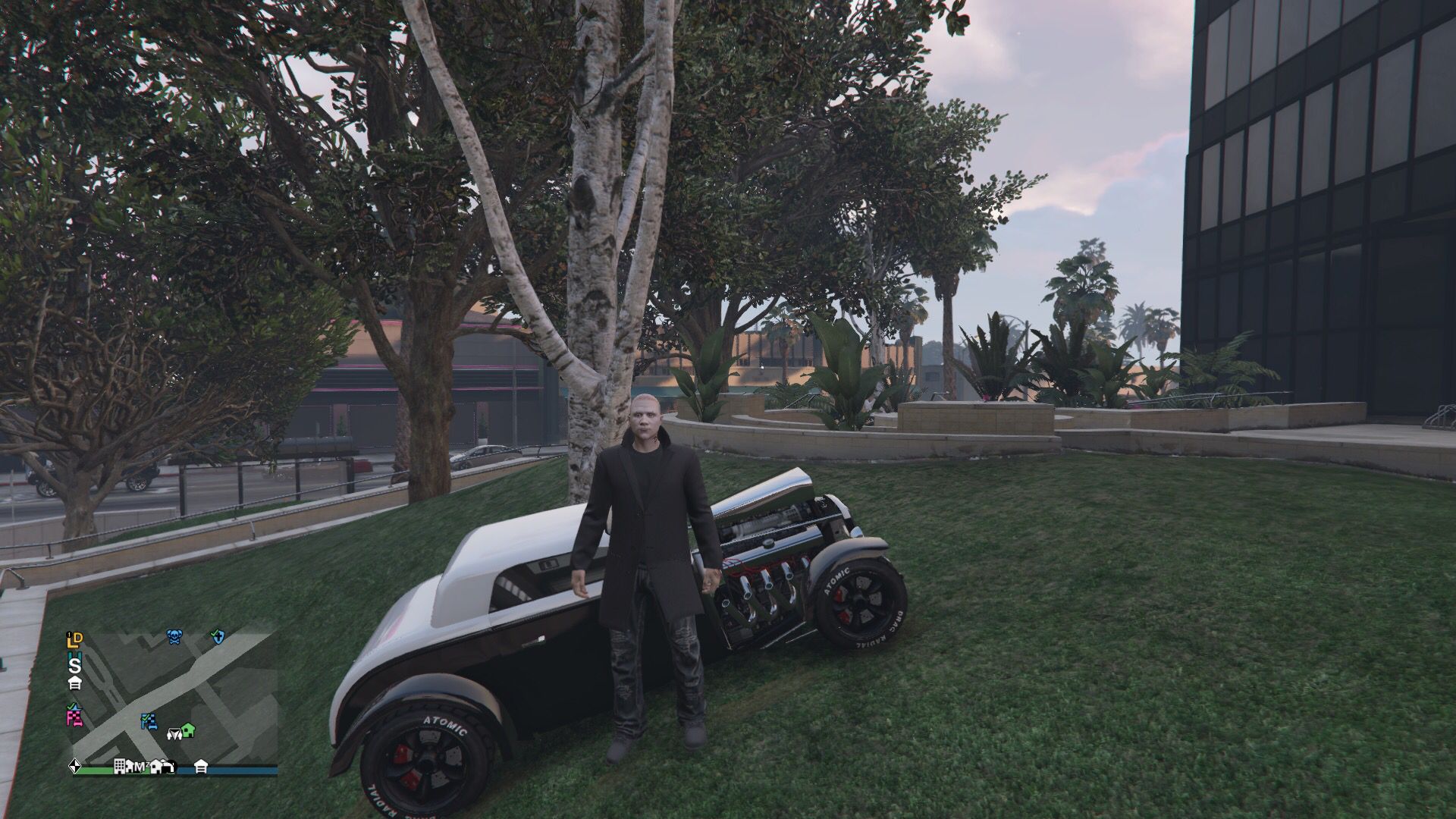
Task: Click the diamond compass marker on minimap
Action: click(x=75, y=767)
